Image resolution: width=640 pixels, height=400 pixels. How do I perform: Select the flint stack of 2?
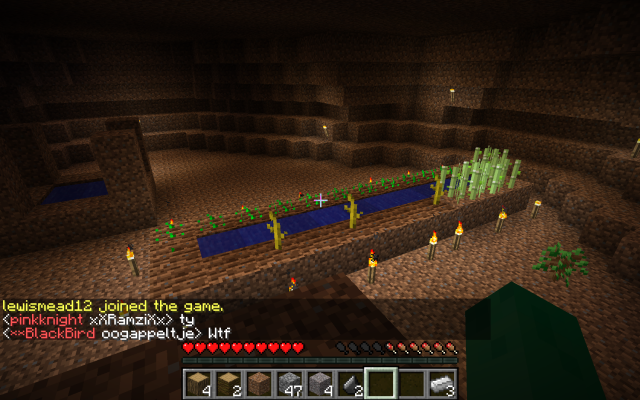click(350, 383)
